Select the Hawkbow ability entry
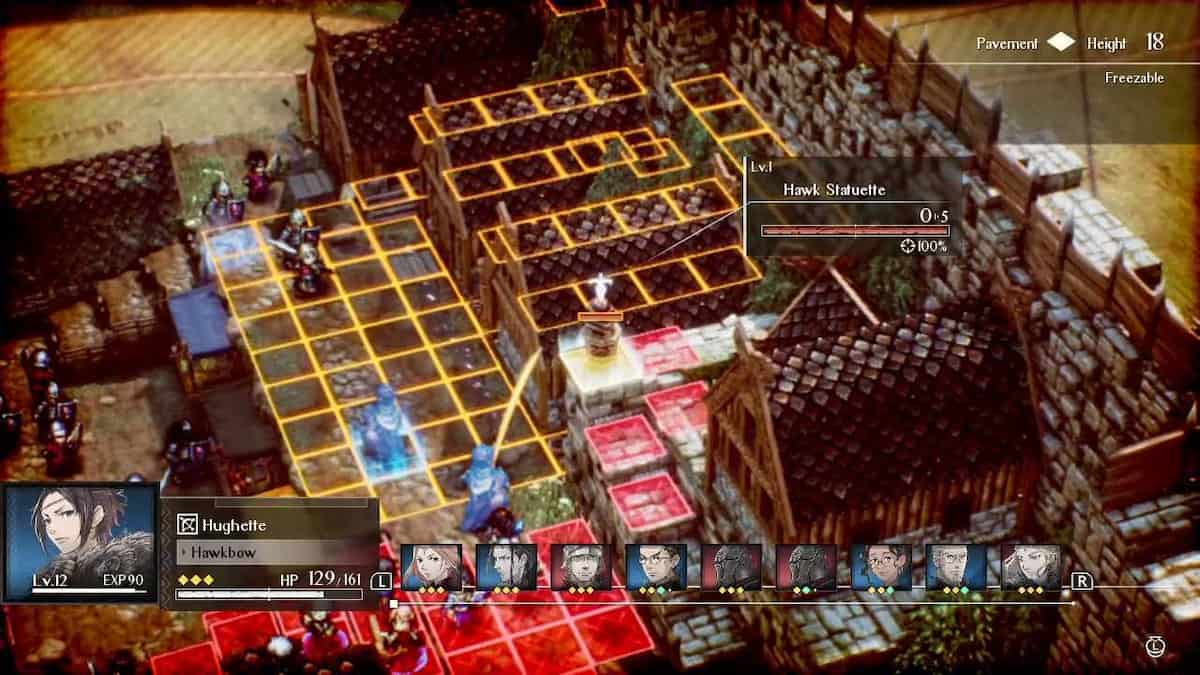This screenshot has height=675, width=1200. click(270, 552)
